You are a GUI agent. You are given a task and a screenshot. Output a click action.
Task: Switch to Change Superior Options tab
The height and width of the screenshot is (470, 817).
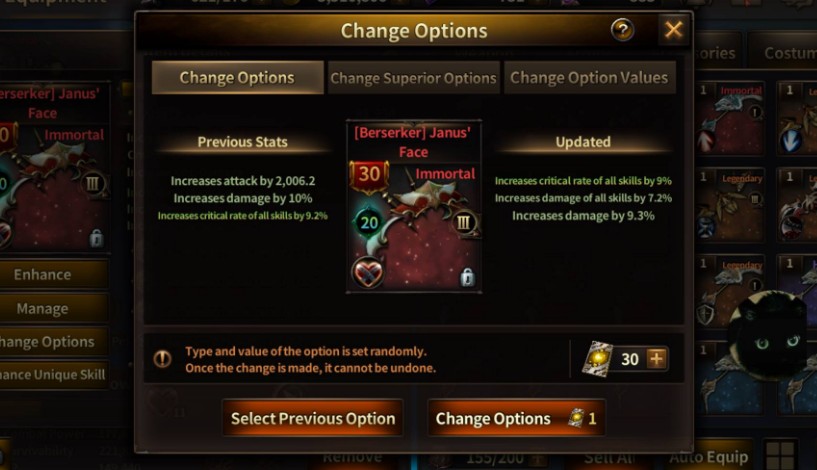click(x=413, y=78)
